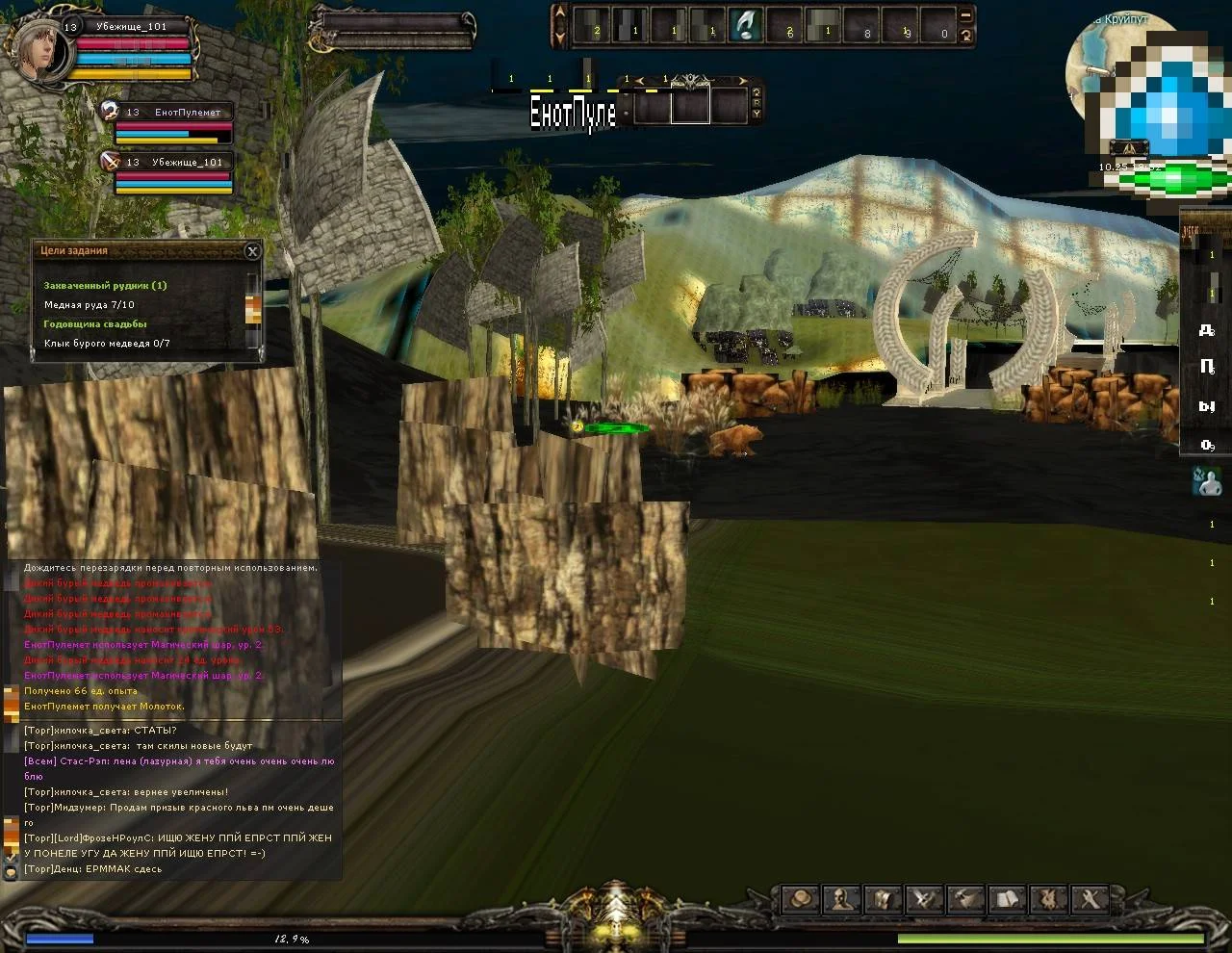Click the rotate-arrow button on the top hotbar
The image size is (1232, 953).
[966, 36]
